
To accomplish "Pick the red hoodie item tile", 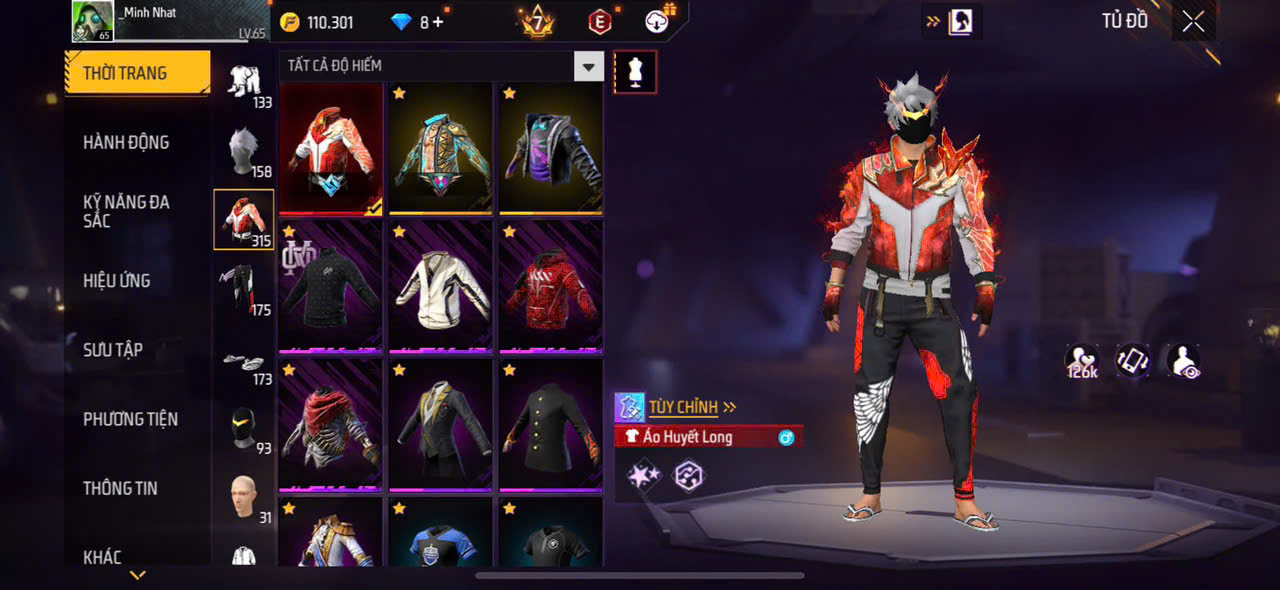I will click(x=551, y=287).
